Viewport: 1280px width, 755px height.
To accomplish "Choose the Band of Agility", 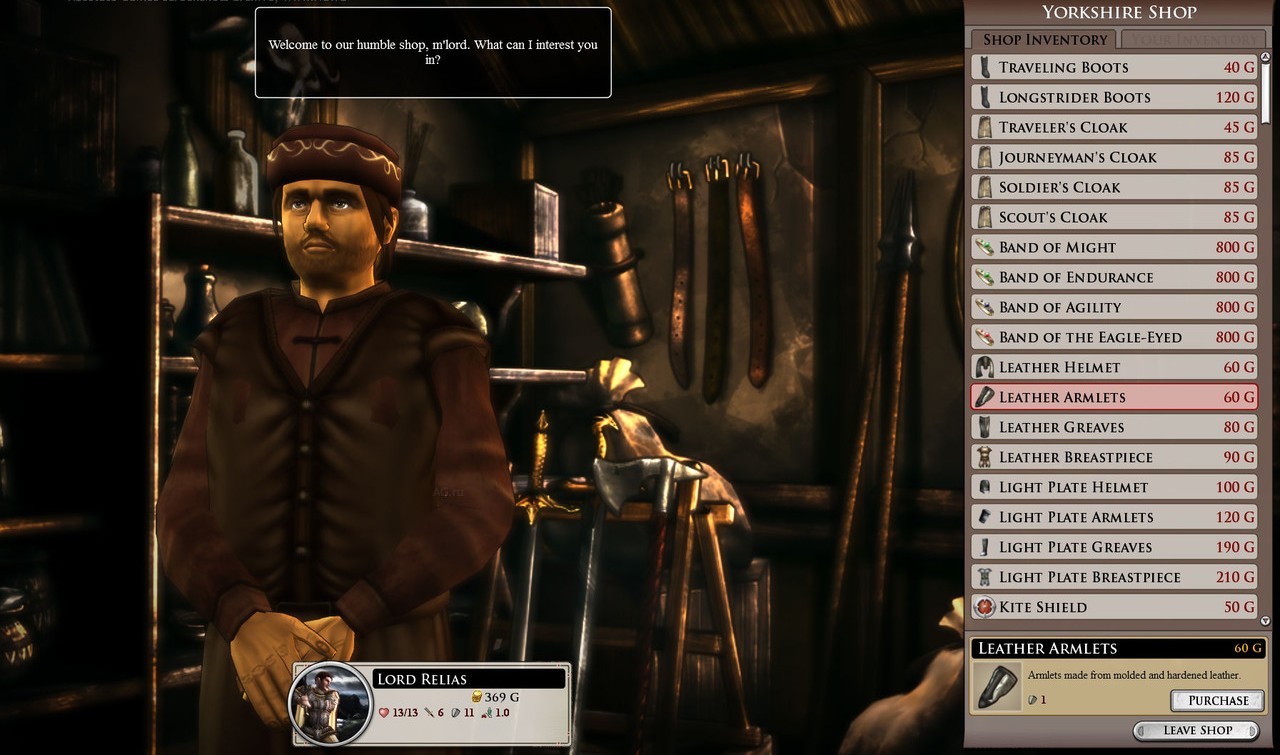I will [x=1114, y=307].
